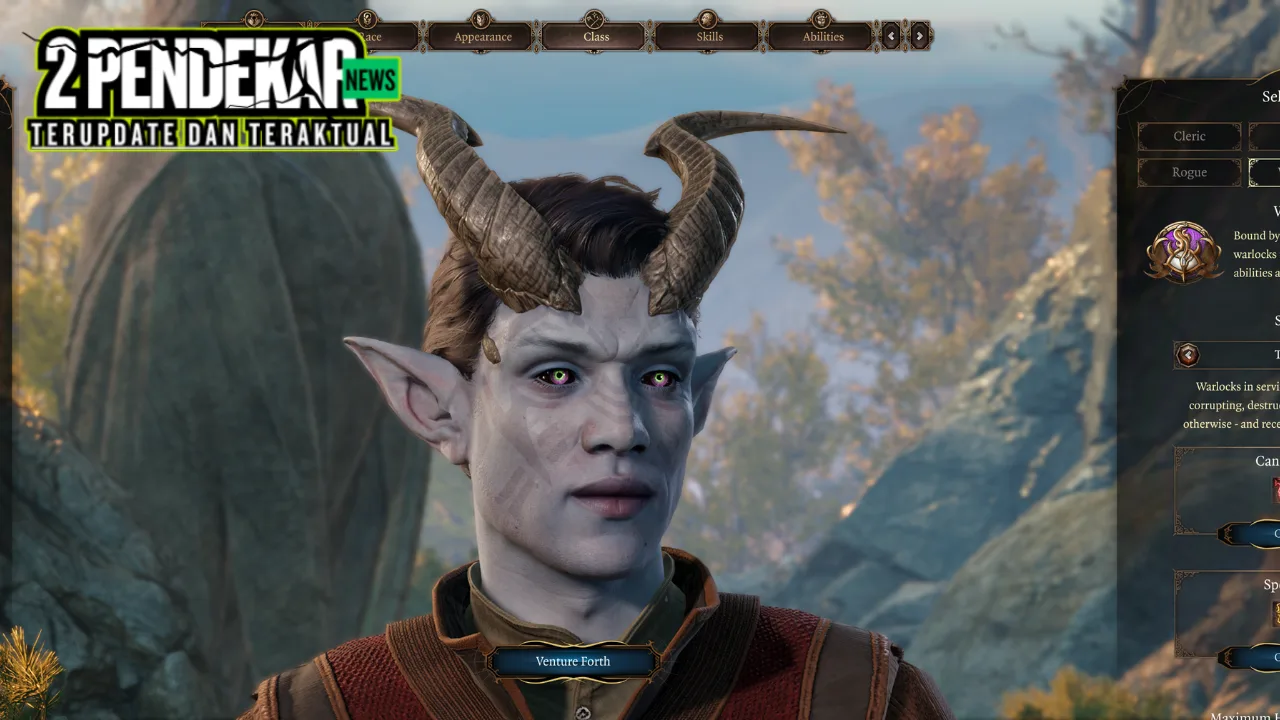
Task: Select the purple Warlock class emblem
Action: pyautogui.click(x=1184, y=253)
